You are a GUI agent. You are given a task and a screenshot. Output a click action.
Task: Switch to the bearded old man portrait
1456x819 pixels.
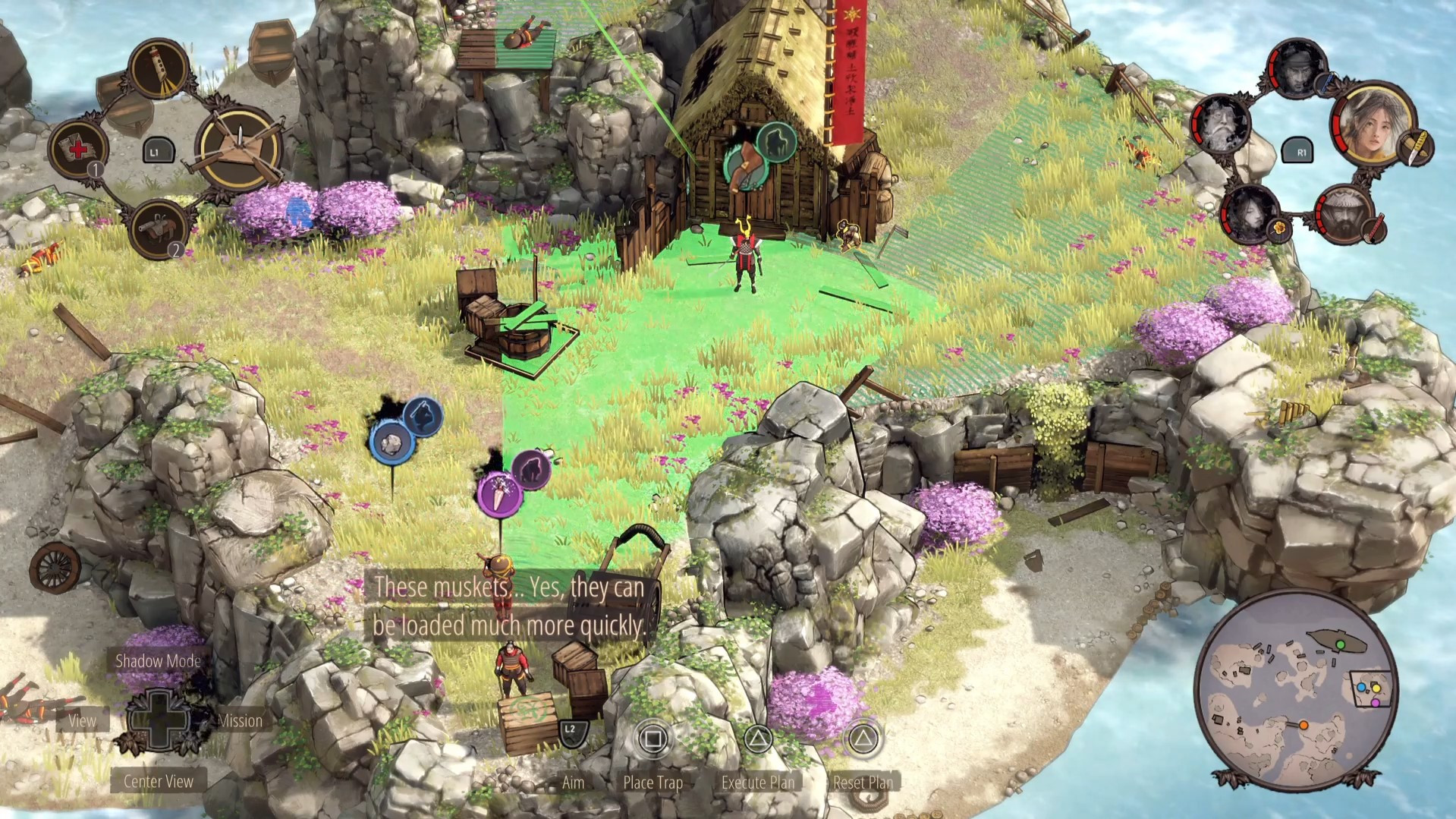point(1222,125)
